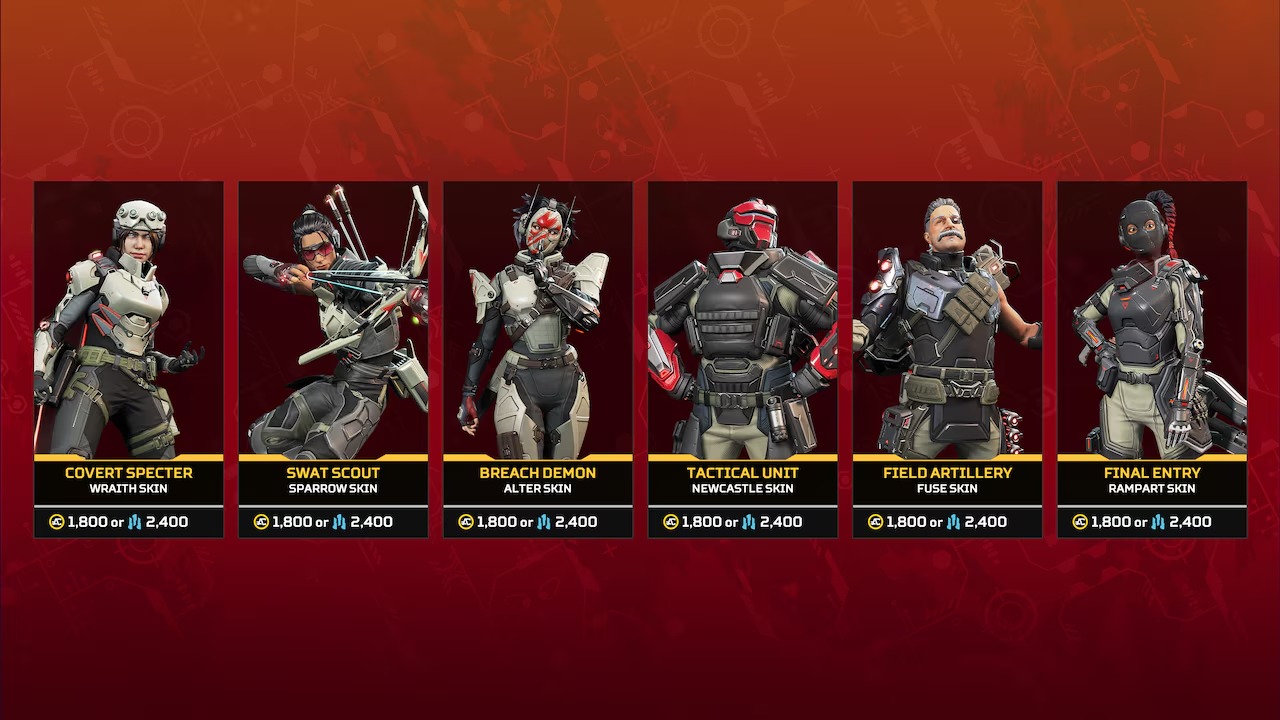Select the Field Artillery Fuse skin card
1280x720 pixels.
coord(947,358)
